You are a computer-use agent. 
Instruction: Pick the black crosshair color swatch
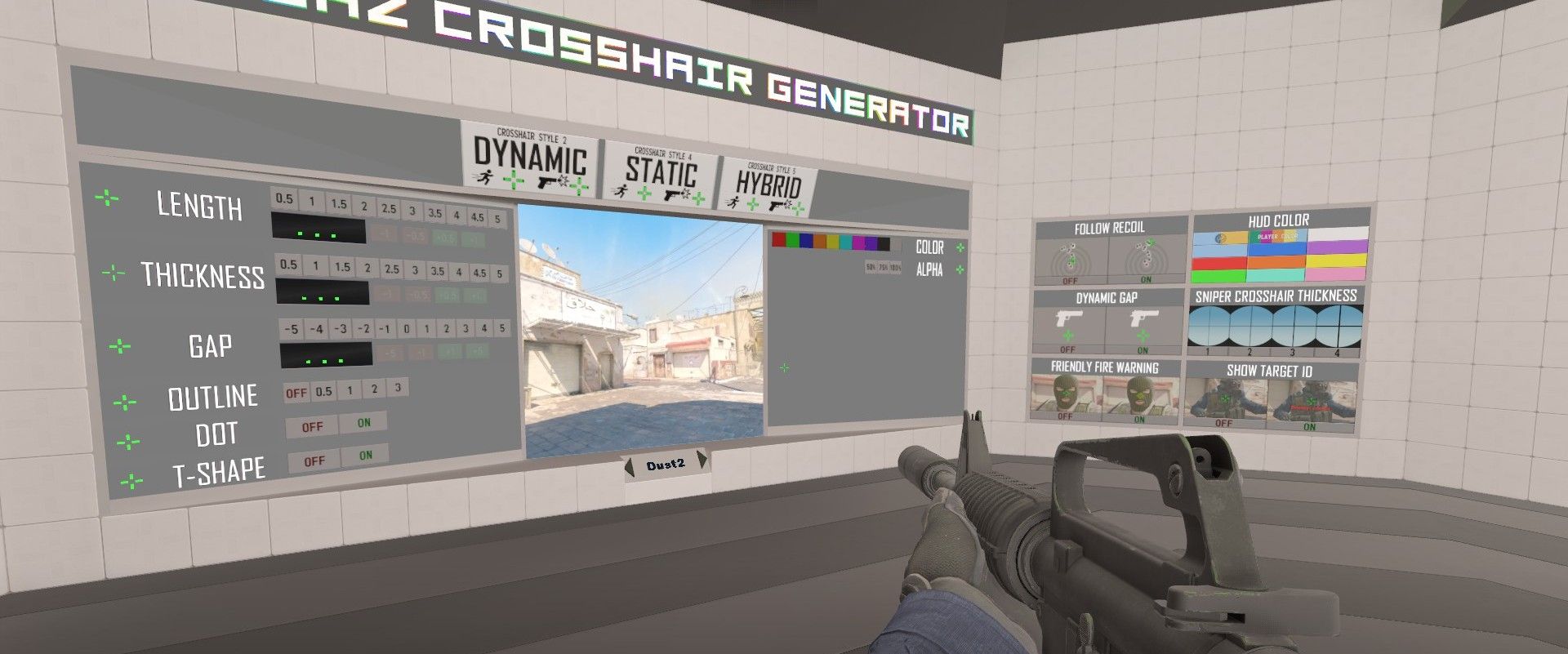[x=883, y=244]
